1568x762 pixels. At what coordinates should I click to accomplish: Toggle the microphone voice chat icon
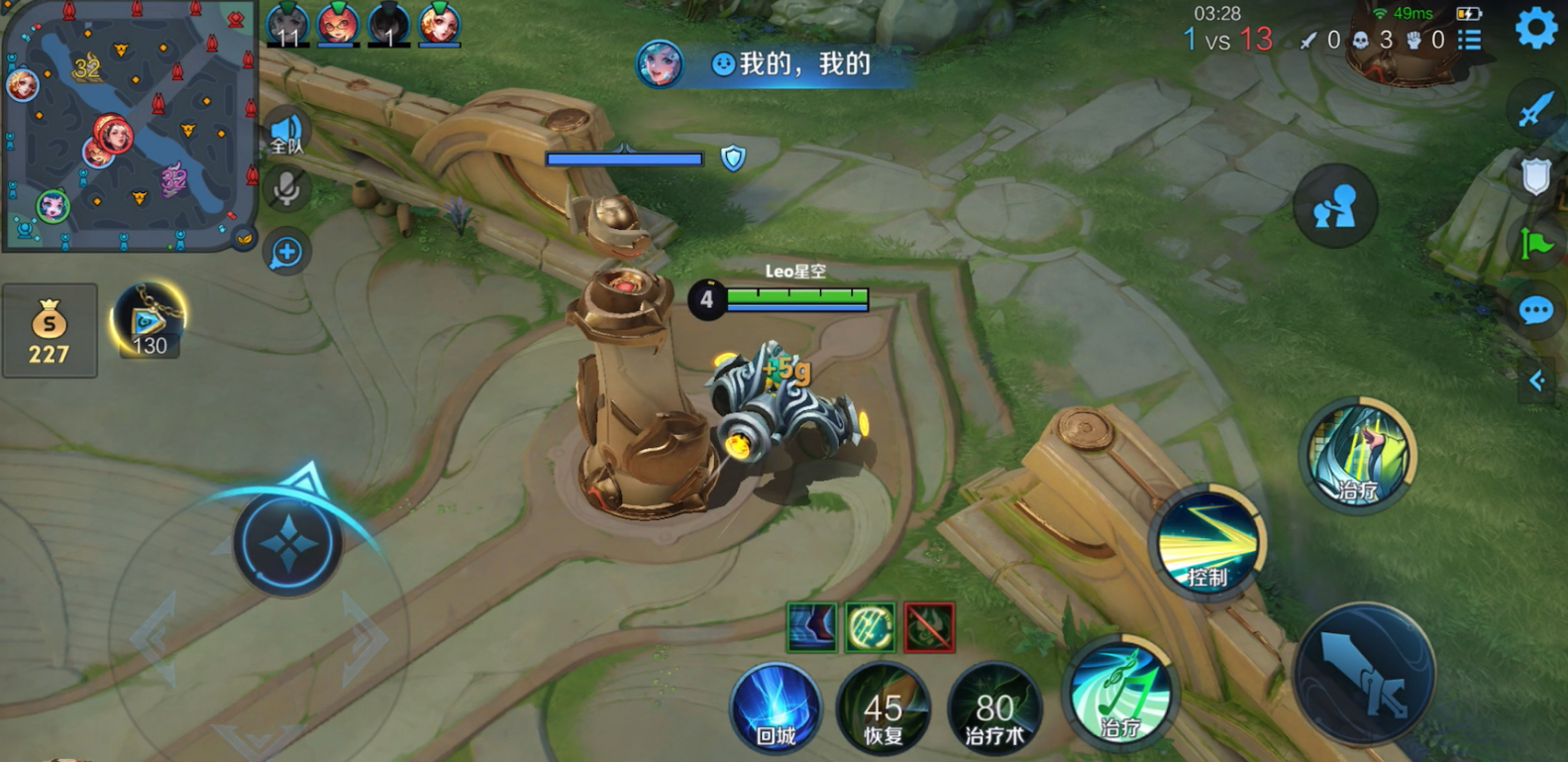point(286,188)
